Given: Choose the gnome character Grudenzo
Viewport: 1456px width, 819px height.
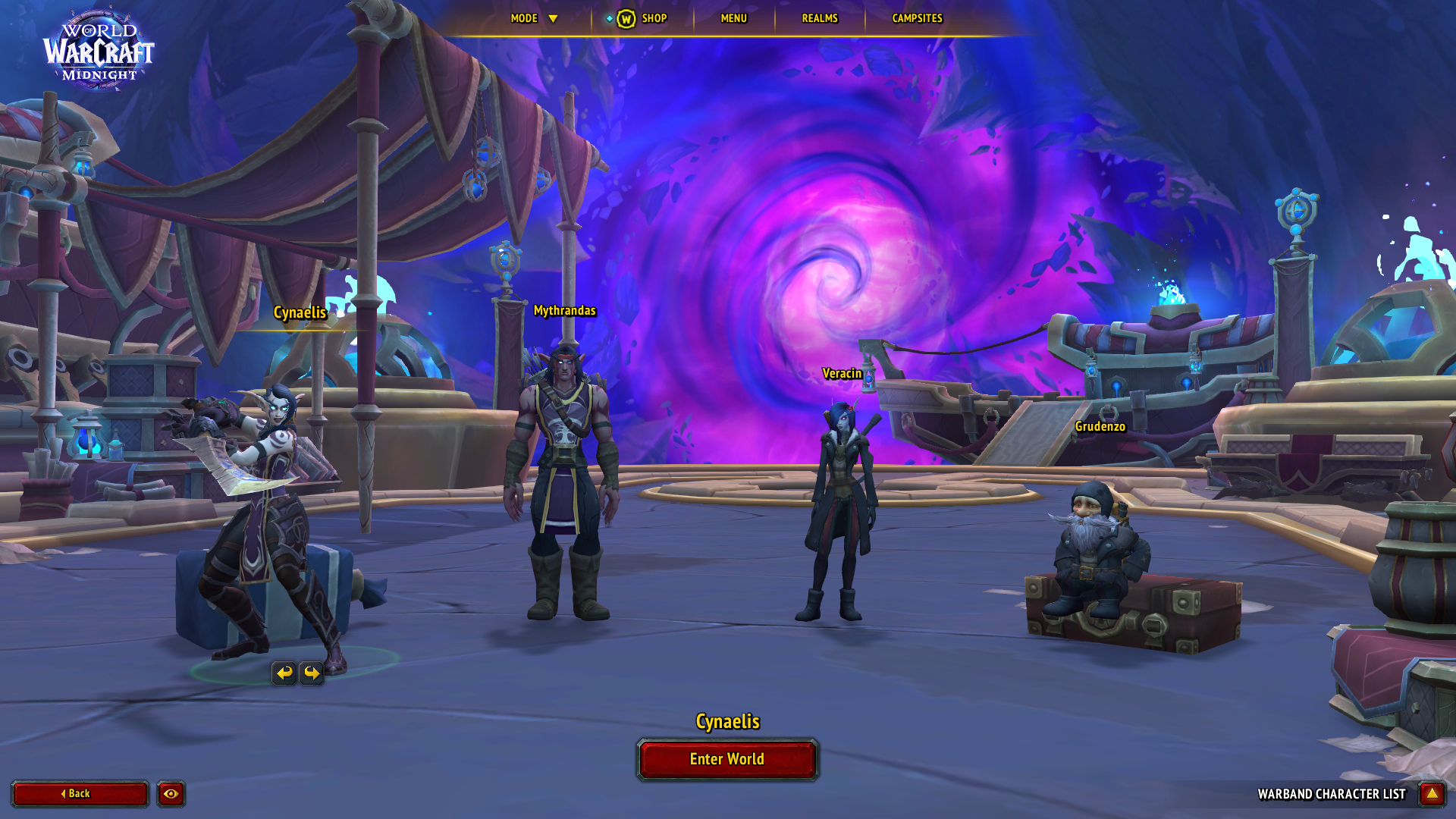Looking at the screenshot, I should pyautogui.click(x=1096, y=546).
